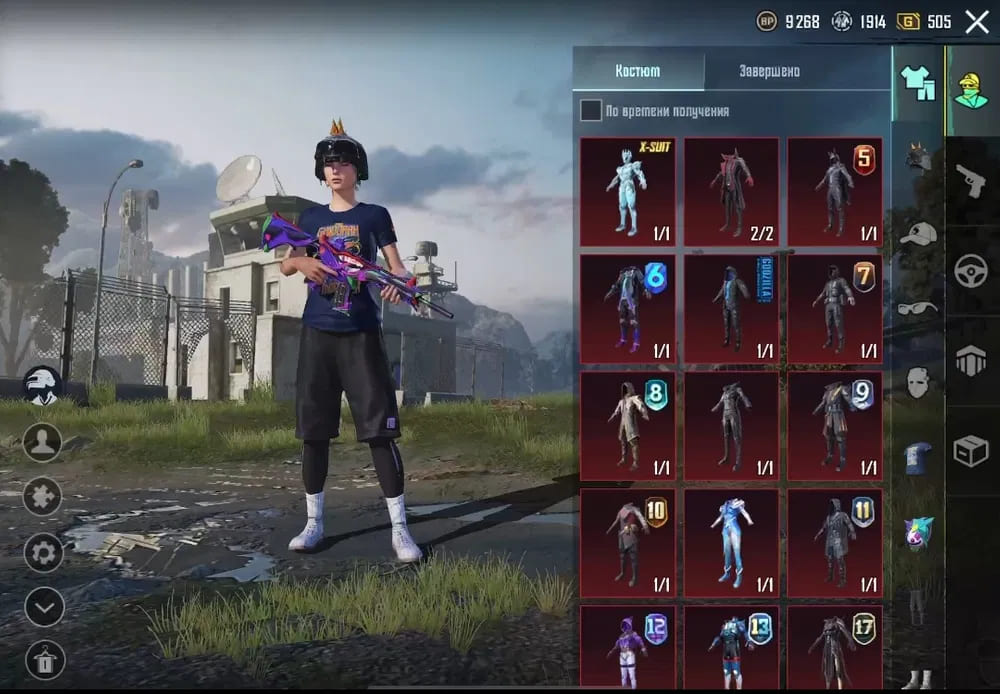The height and width of the screenshot is (694, 1000).
Task: Show the cap headwear category
Action: pyautogui.click(x=917, y=234)
